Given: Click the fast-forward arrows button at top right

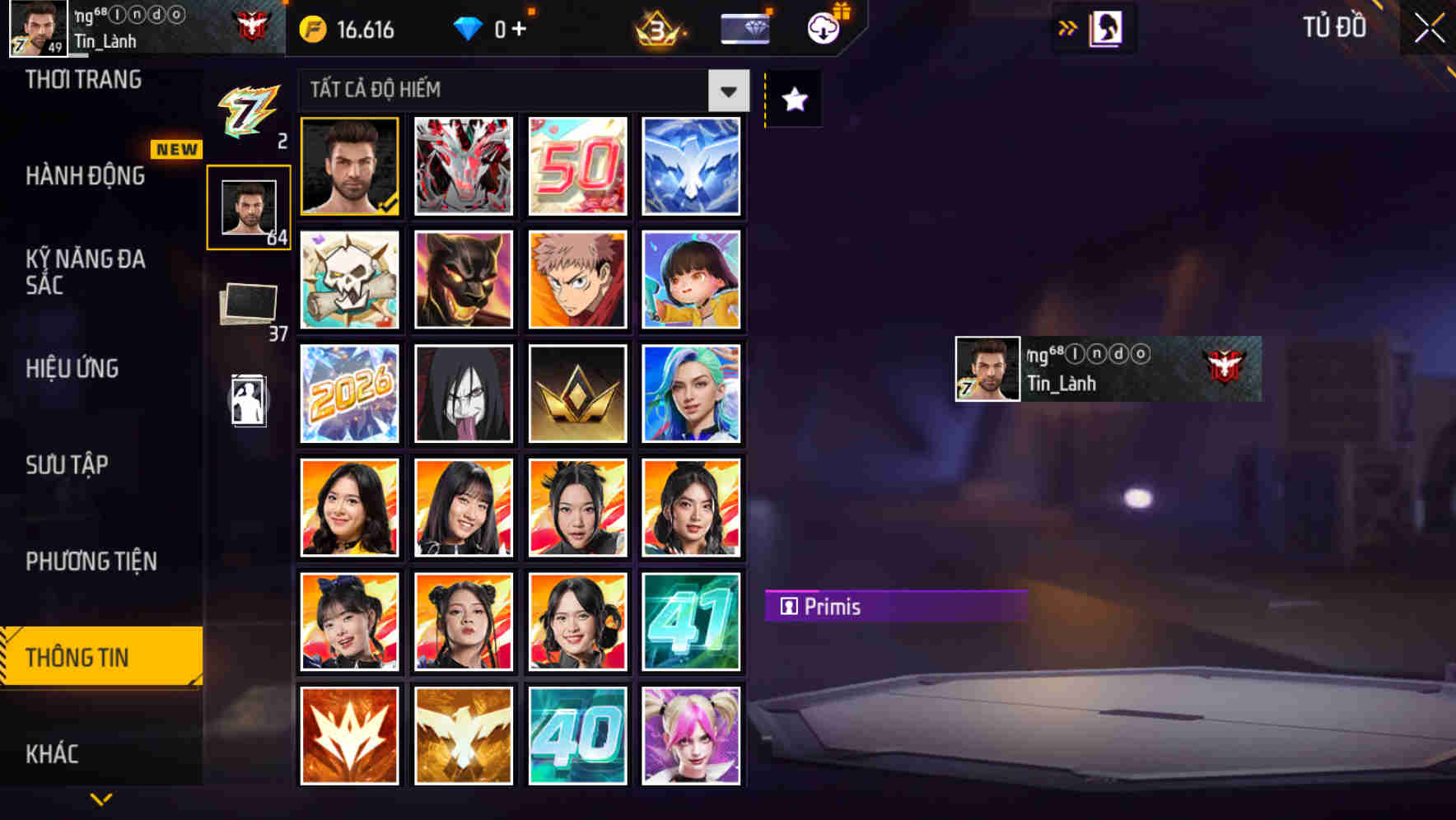Looking at the screenshot, I should point(1068,26).
